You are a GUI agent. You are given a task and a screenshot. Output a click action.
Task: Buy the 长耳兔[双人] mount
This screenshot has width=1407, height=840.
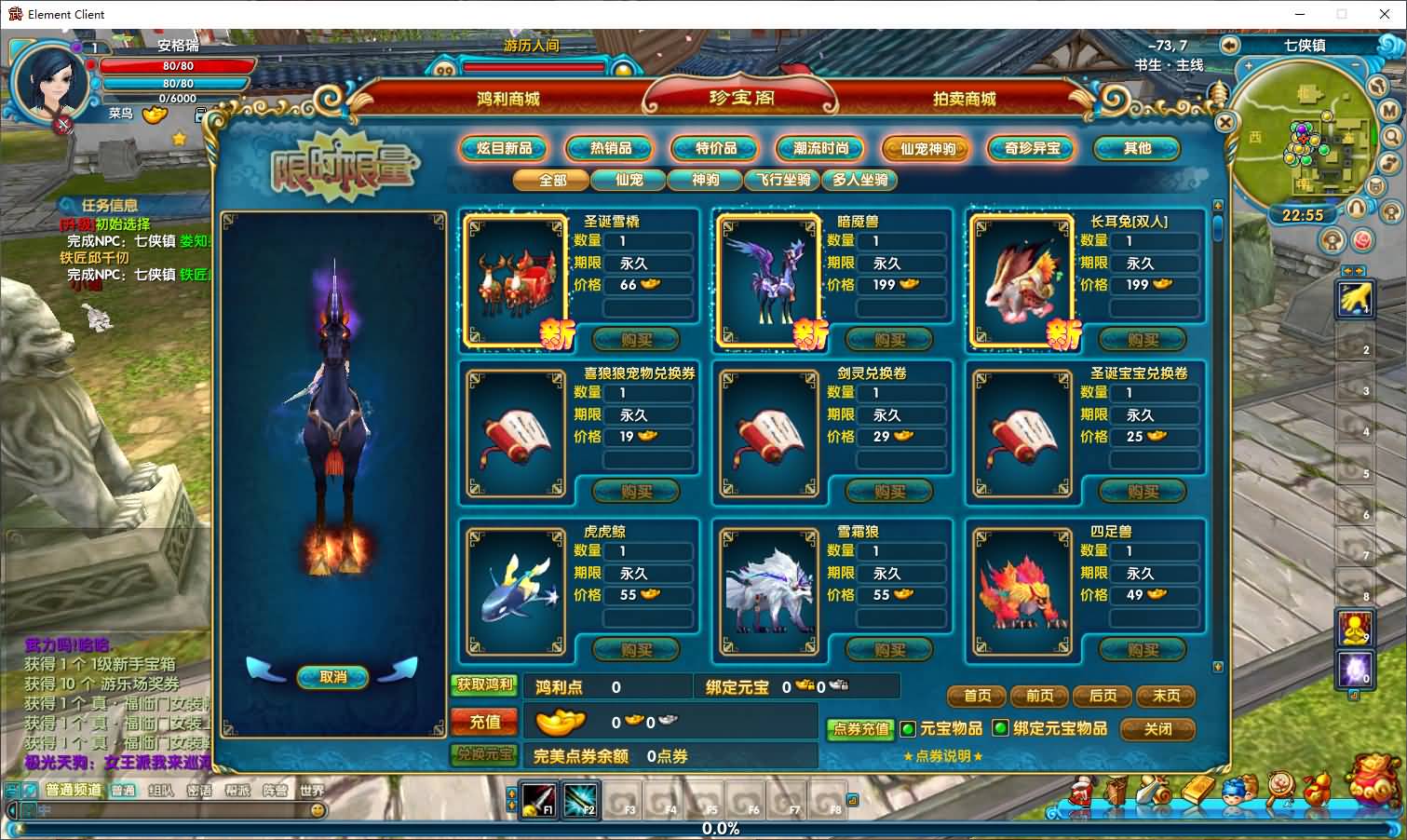click(1143, 340)
